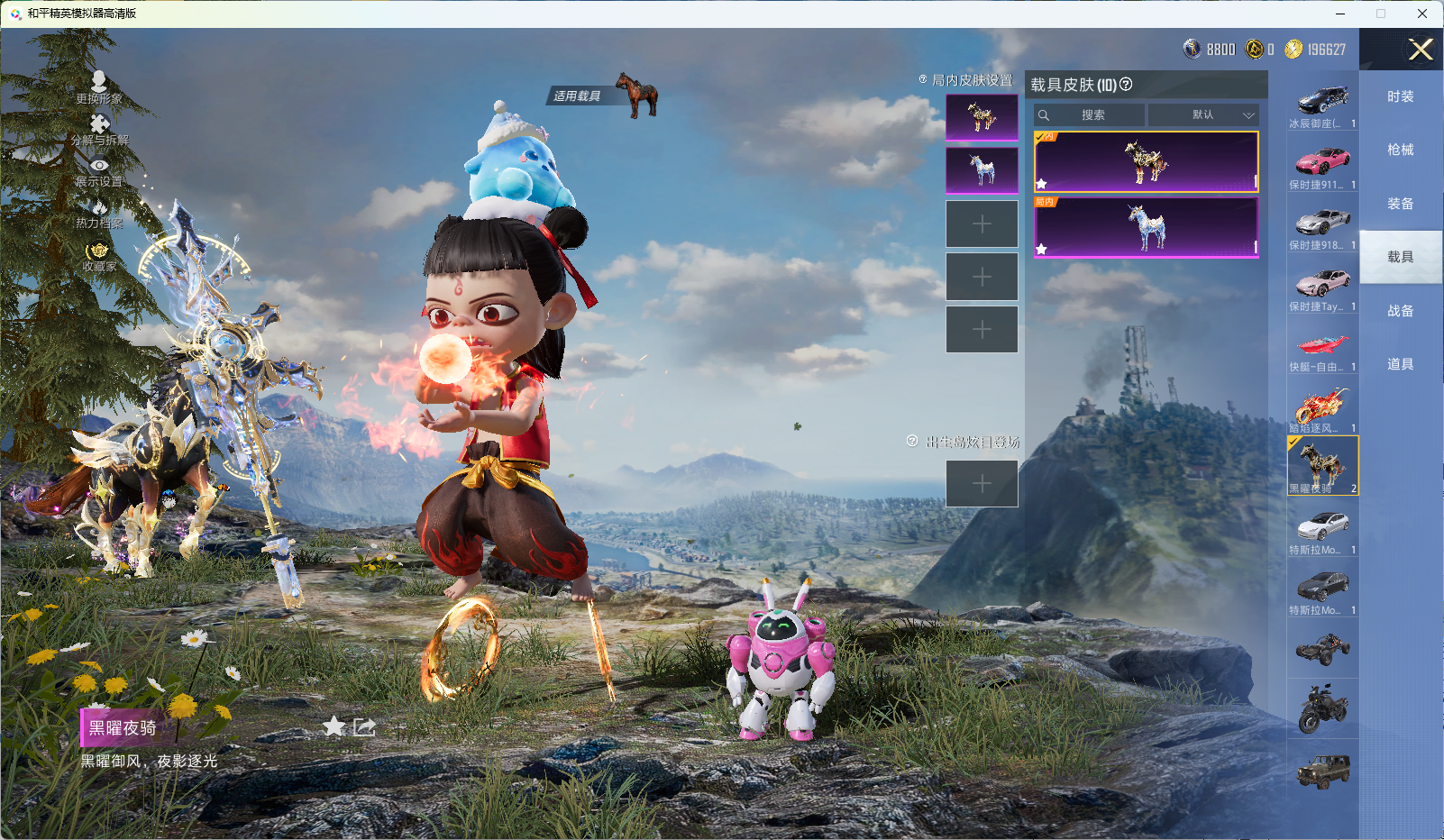Open the 收藏家 collector menu
Viewport: 1444px width, 840px height.
click(99, 256)
